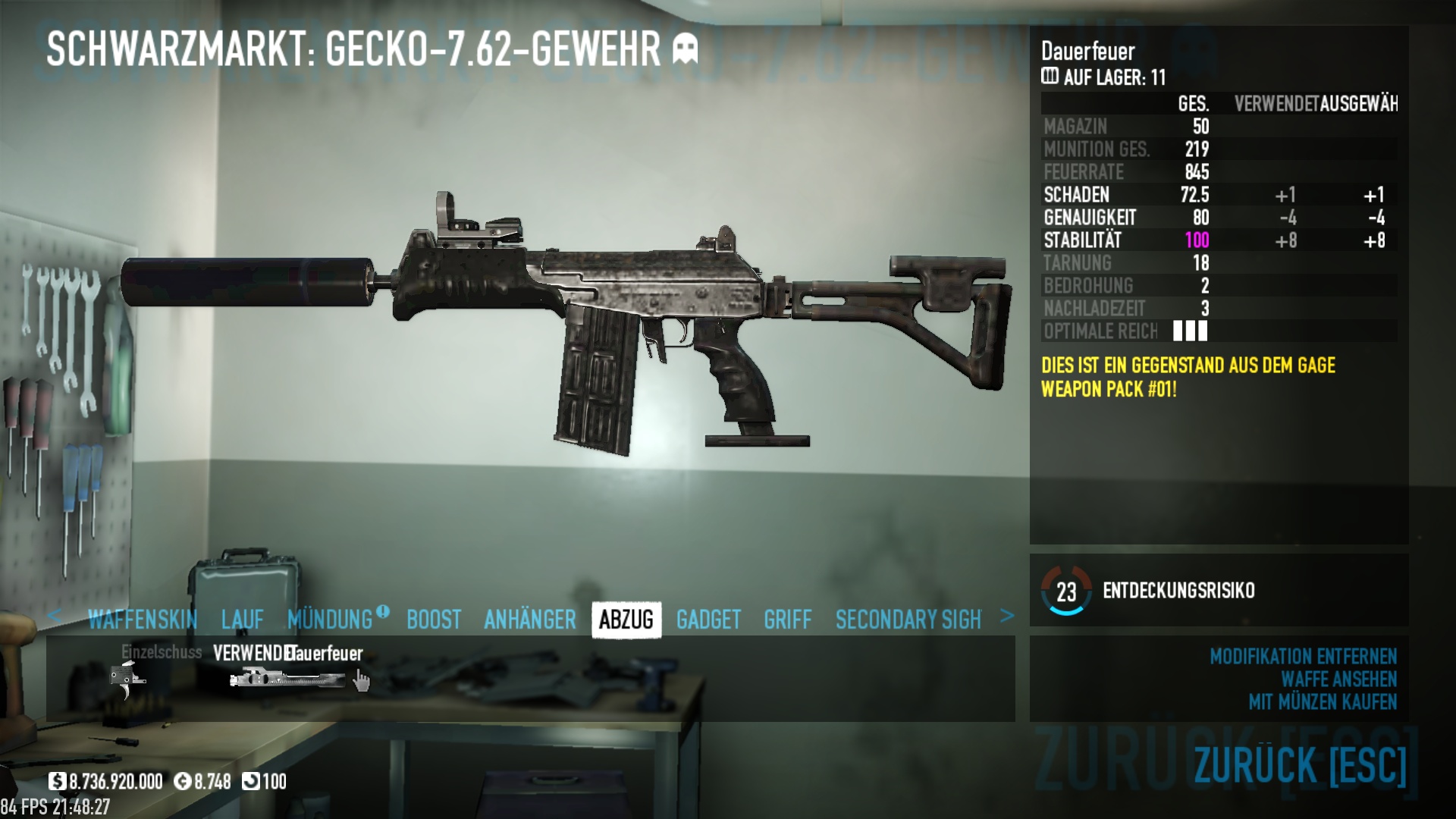Switch to the Waffenskin category
This screenshot has width=1456, height=819.
coord(143,620)
